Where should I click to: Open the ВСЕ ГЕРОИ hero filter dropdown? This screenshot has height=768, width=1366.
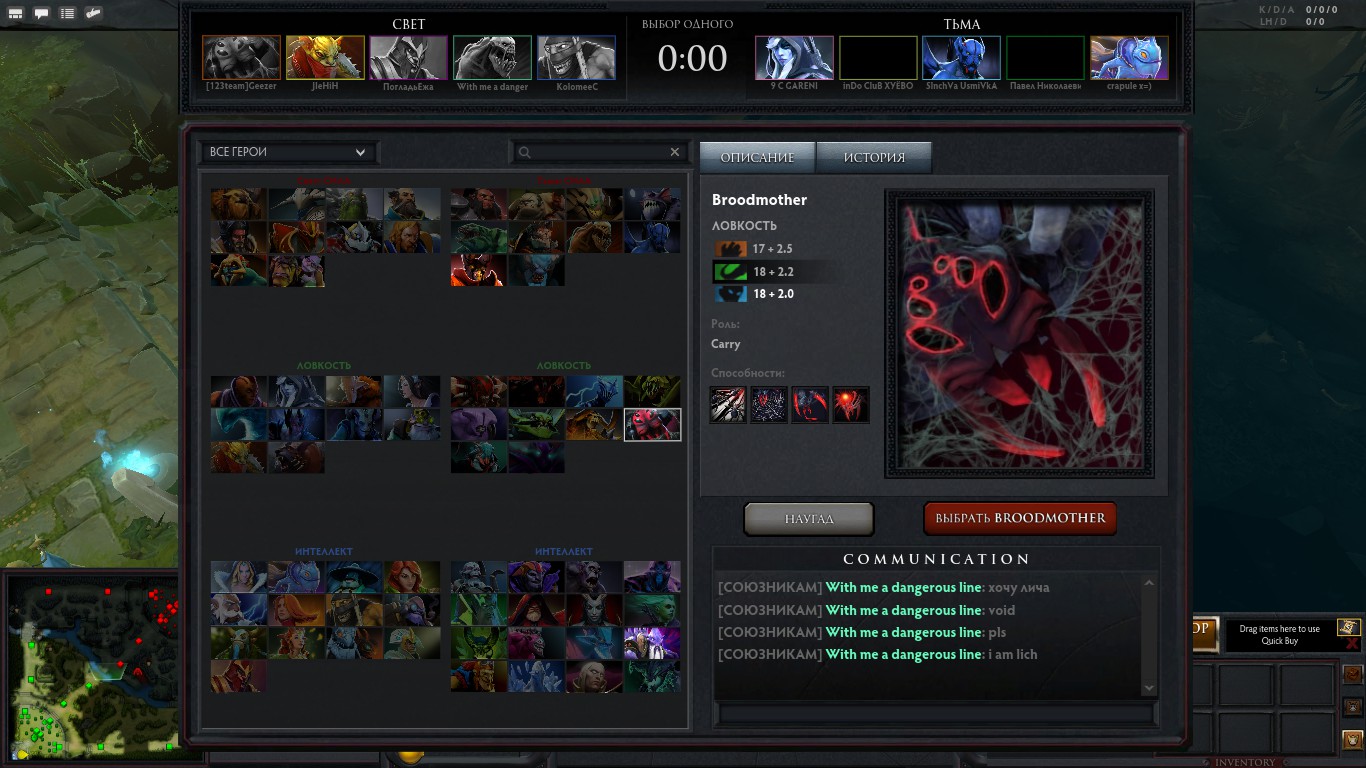[288, 152]
